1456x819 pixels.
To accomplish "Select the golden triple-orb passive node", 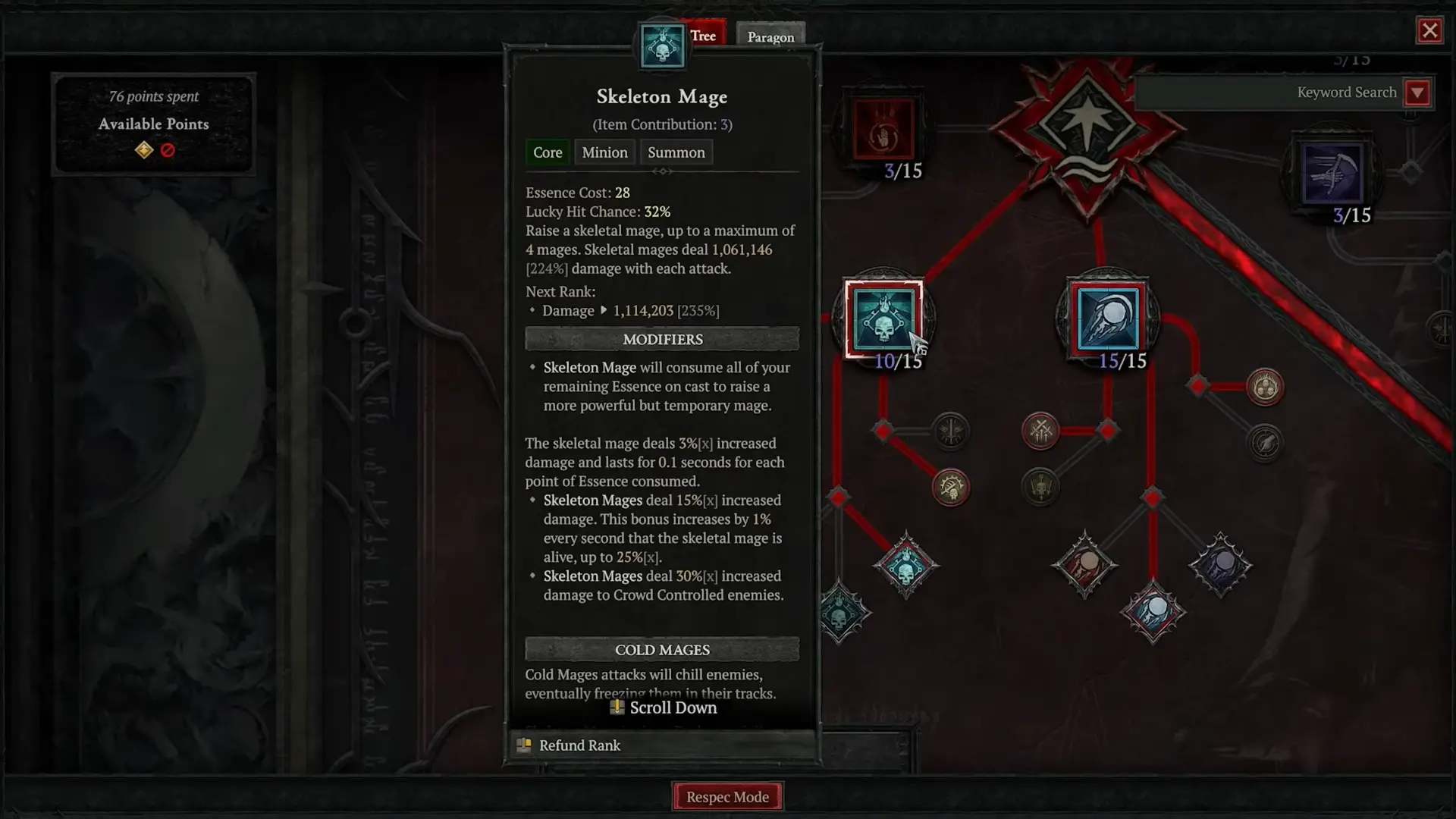I will click(1264, 388).
